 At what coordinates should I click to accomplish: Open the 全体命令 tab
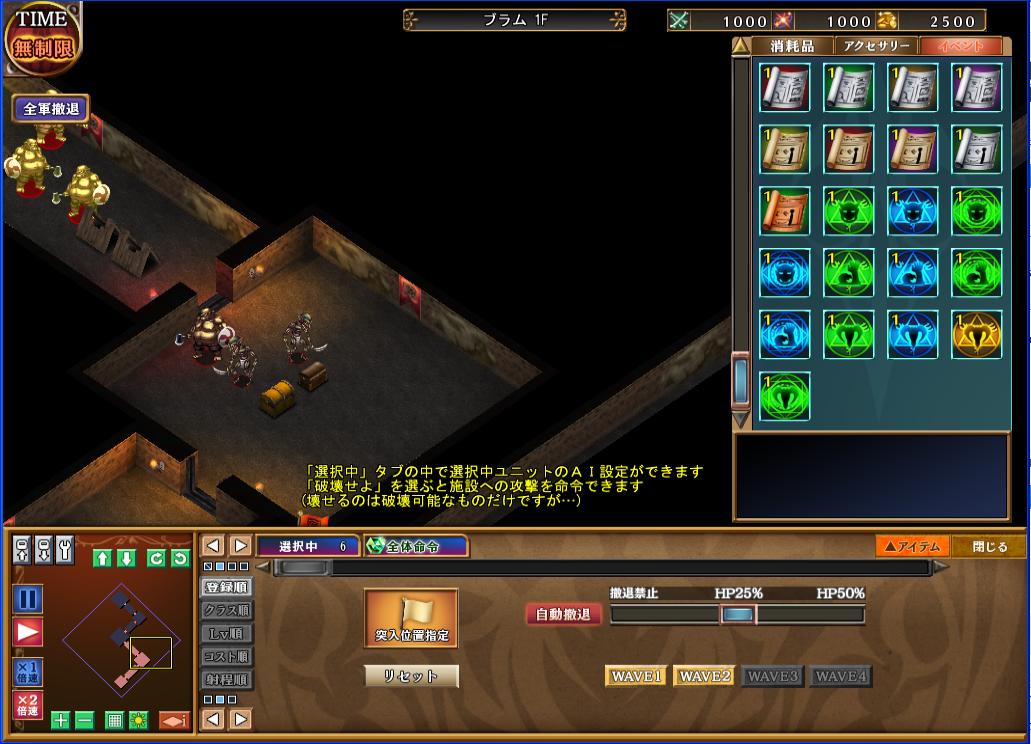[416, 546]
